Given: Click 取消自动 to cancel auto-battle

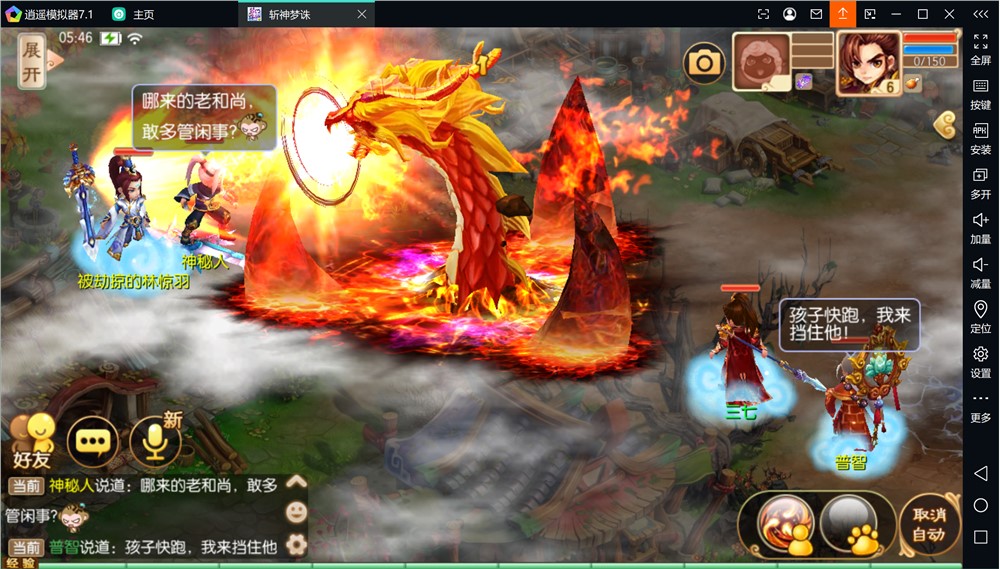Looking at the screenshot, I should click(928, 524).
